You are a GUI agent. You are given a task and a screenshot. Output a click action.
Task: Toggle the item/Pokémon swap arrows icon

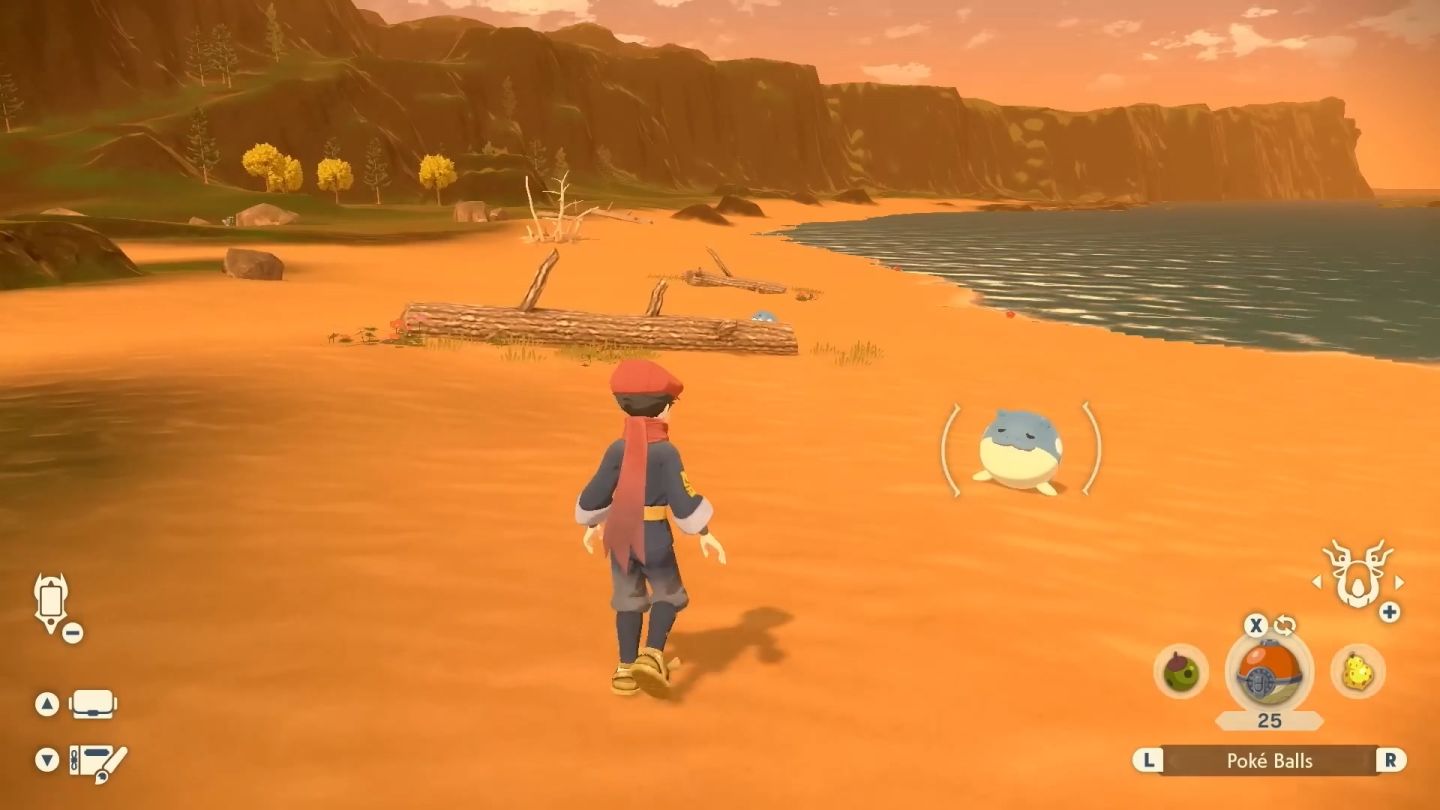coord(1285,626)
